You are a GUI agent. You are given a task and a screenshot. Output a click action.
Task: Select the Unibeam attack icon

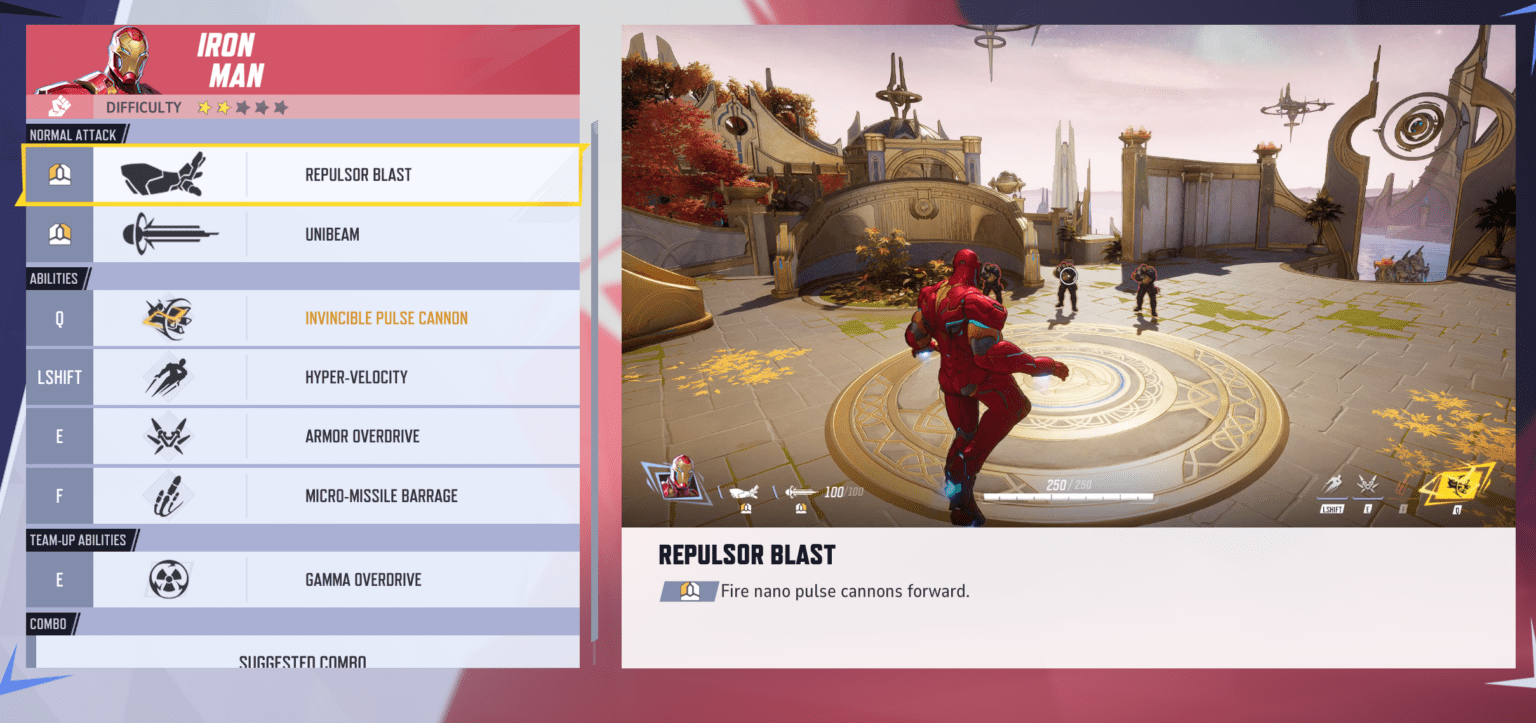[x=166, y=233]
